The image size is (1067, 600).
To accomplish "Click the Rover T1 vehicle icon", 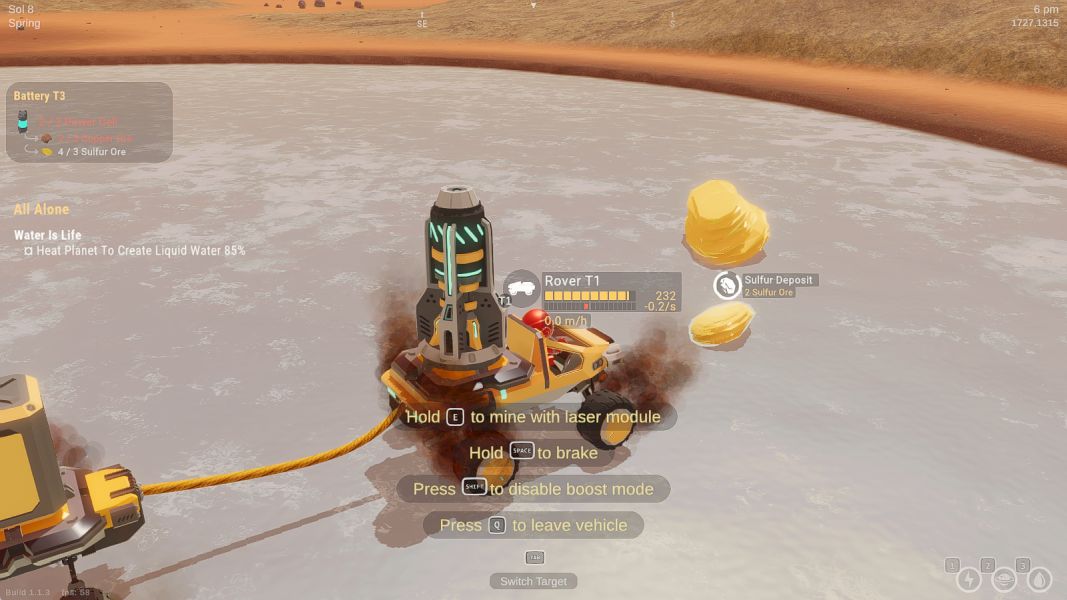I will click(522, 288).
